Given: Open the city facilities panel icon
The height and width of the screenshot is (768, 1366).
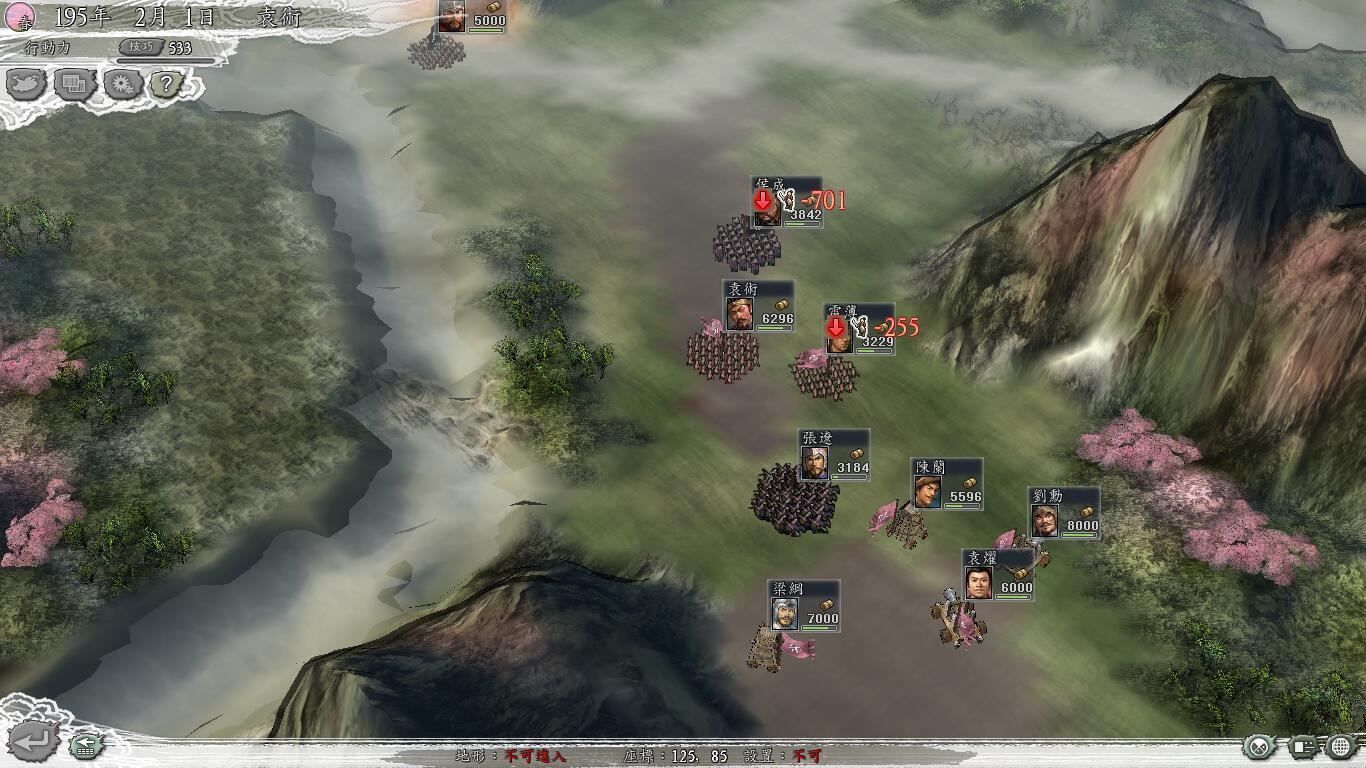Looking at the screenshot, I should [73, 84].
